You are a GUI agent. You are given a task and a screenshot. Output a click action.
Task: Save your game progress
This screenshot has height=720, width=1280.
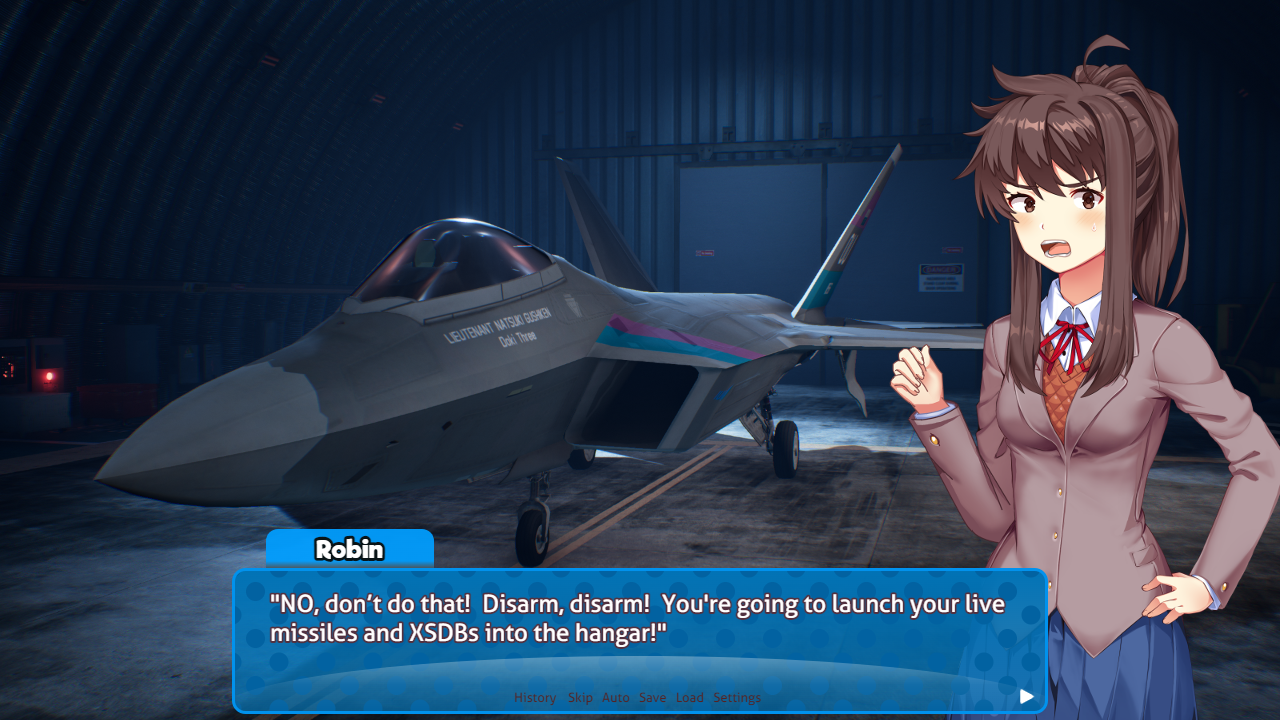[652, 697]
